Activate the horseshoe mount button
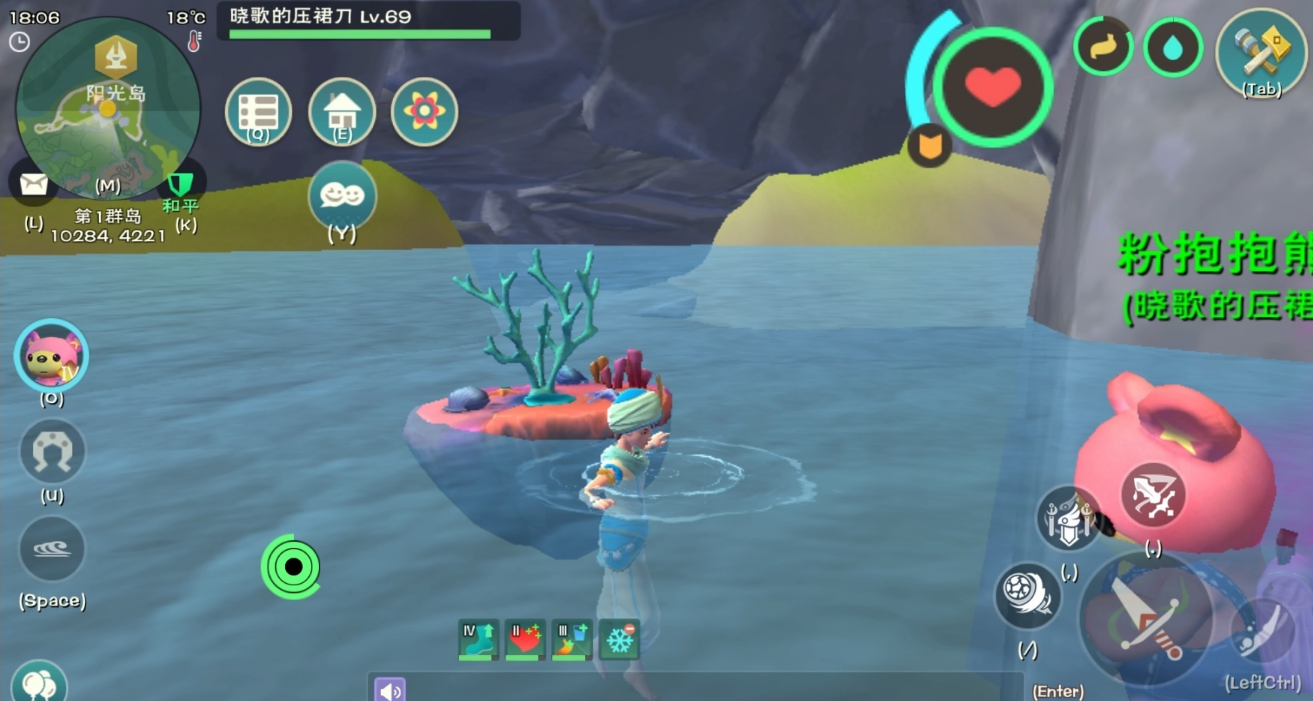The height and width of the screenshot is (701, 1313). pos(52,452)
